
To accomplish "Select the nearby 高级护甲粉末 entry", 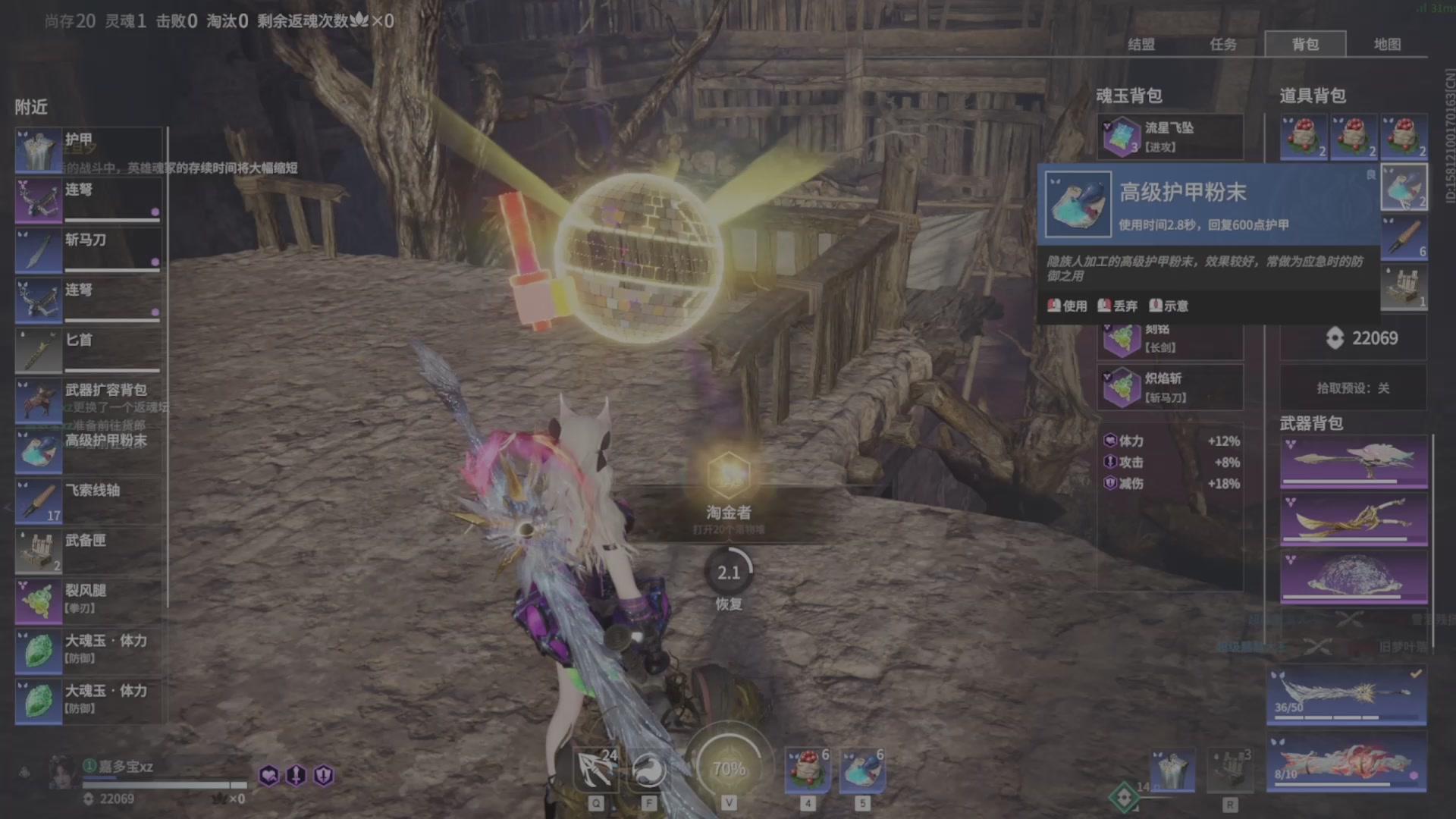I will [x=88, y=450].
